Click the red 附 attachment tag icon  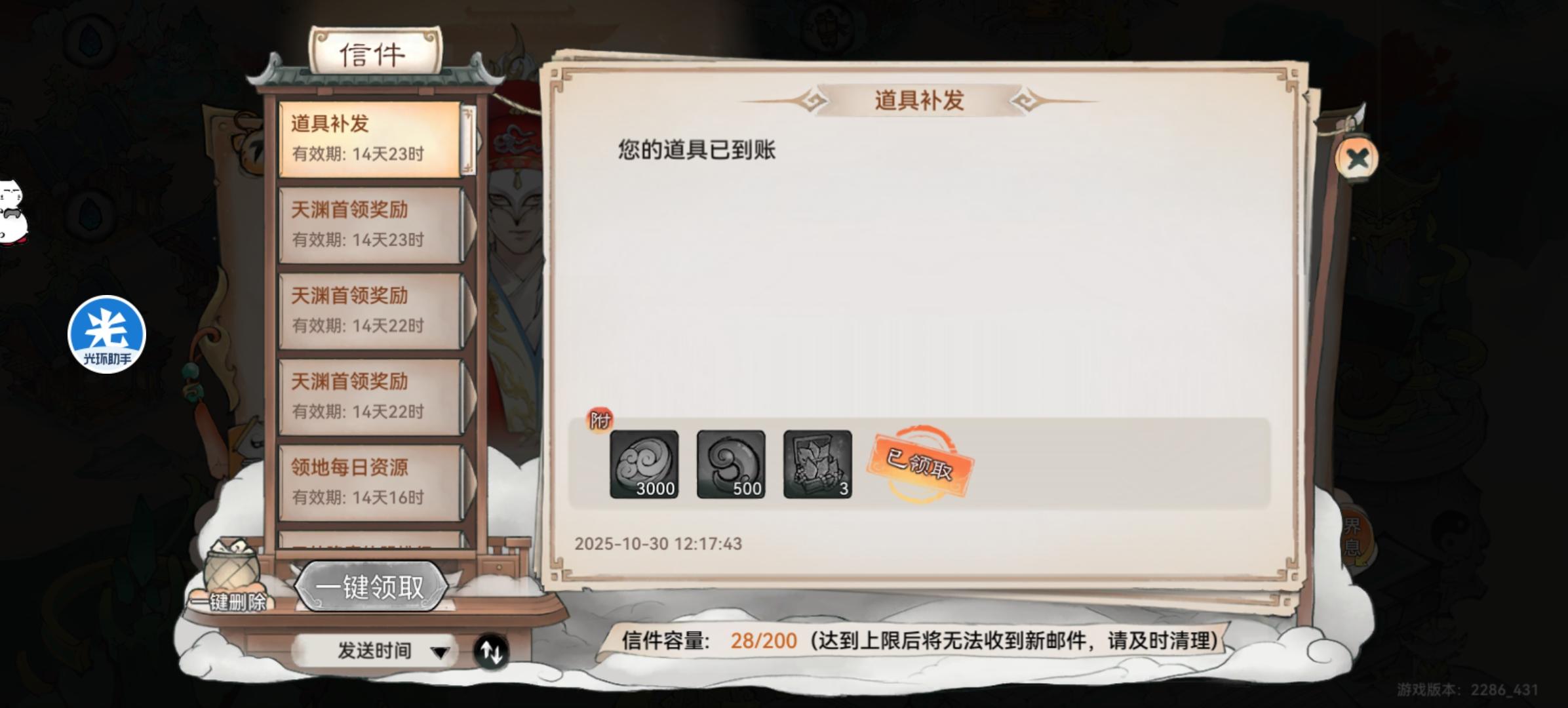pyautogui.click(x=601, y=420)
